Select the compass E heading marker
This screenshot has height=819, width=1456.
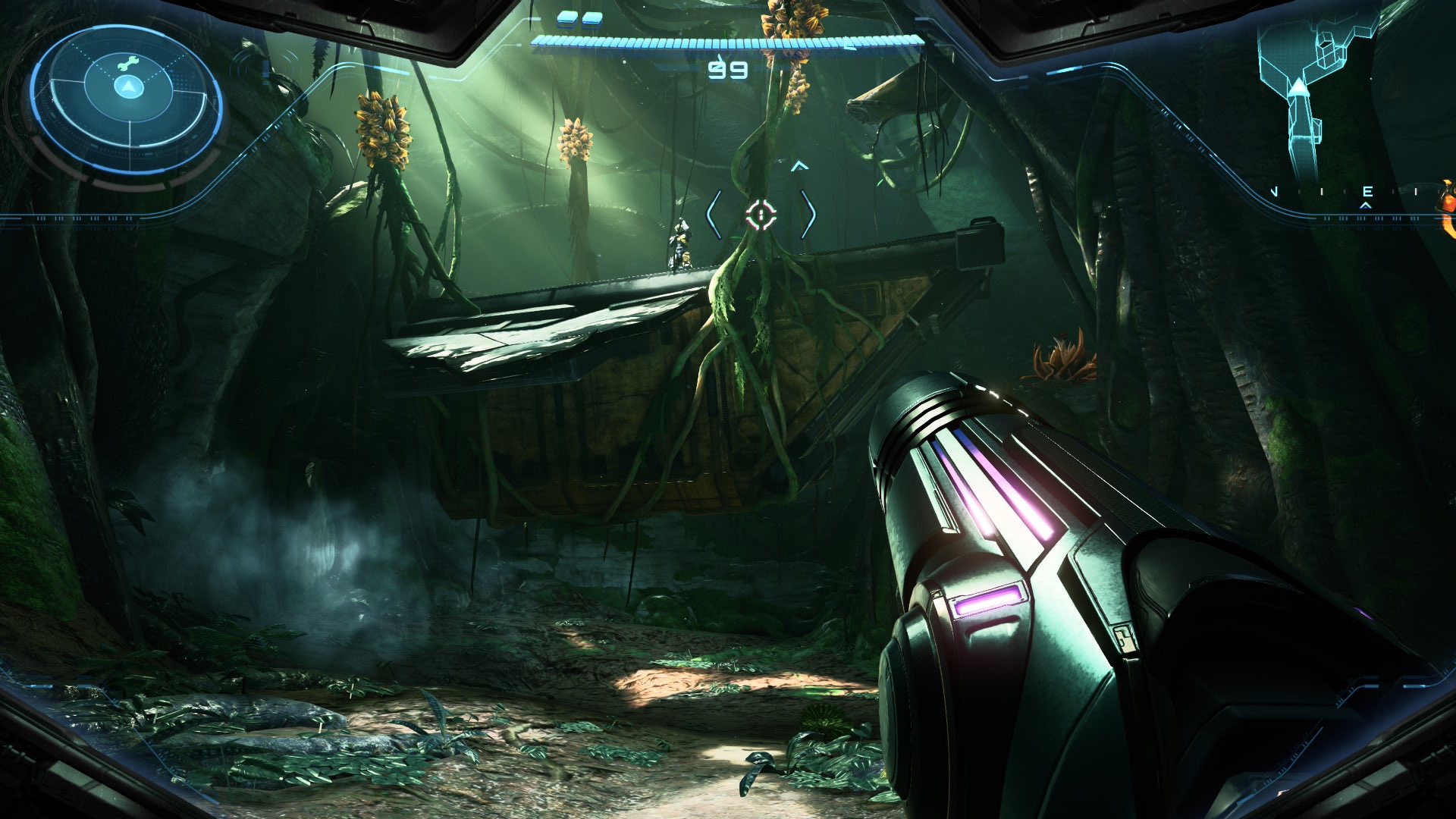coord(1367,192)
